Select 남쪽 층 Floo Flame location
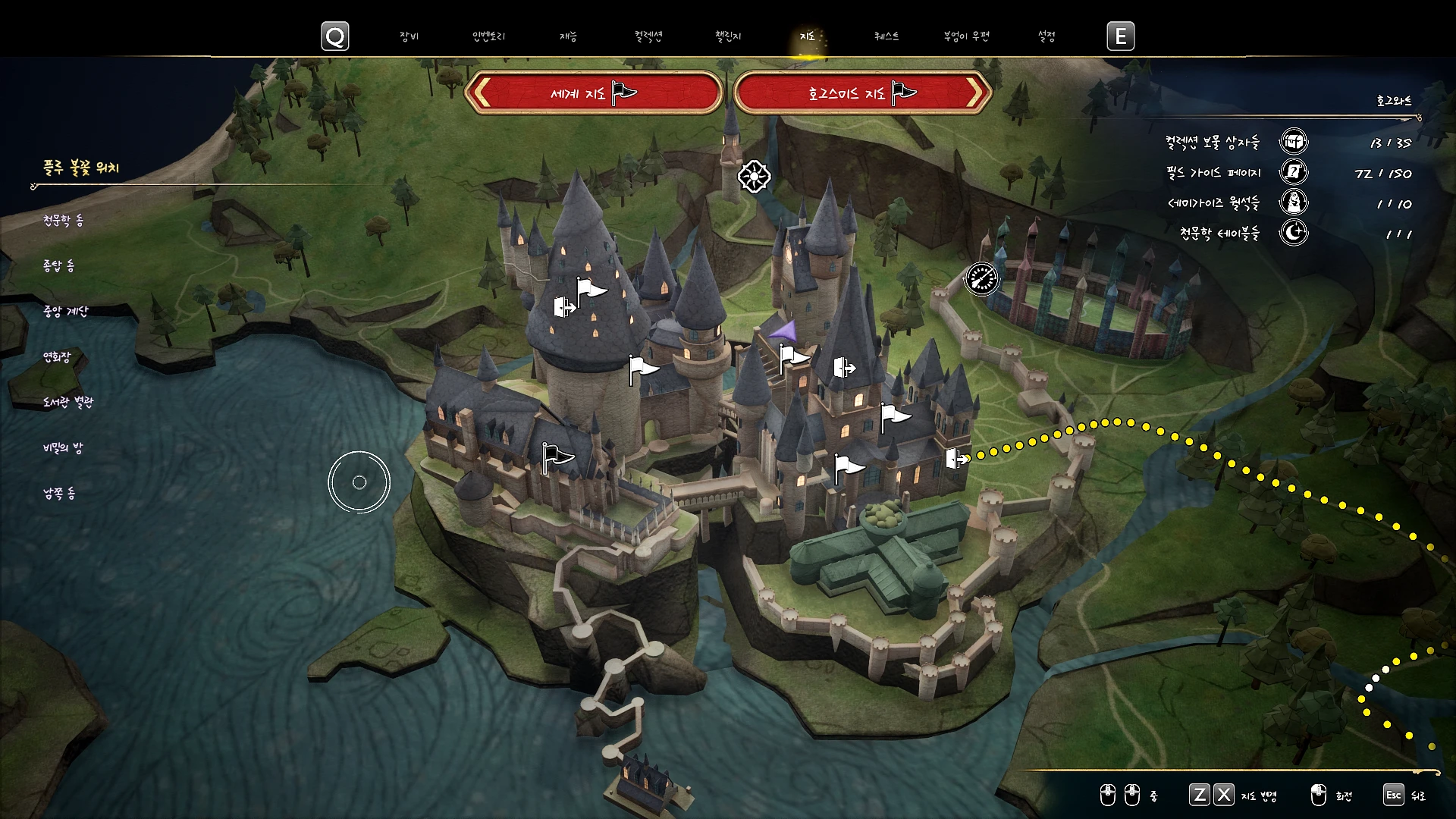Screen dimensions: 1456x819 [59, 494]
